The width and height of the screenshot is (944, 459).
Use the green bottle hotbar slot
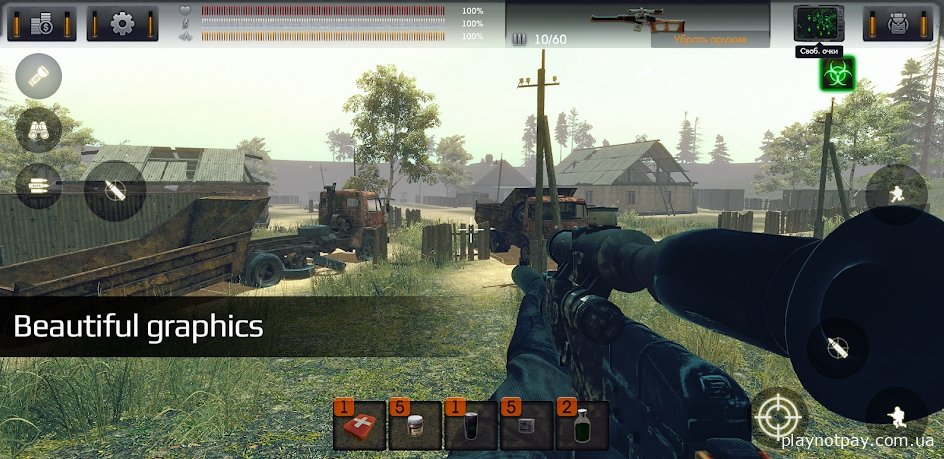pos(582,427)
